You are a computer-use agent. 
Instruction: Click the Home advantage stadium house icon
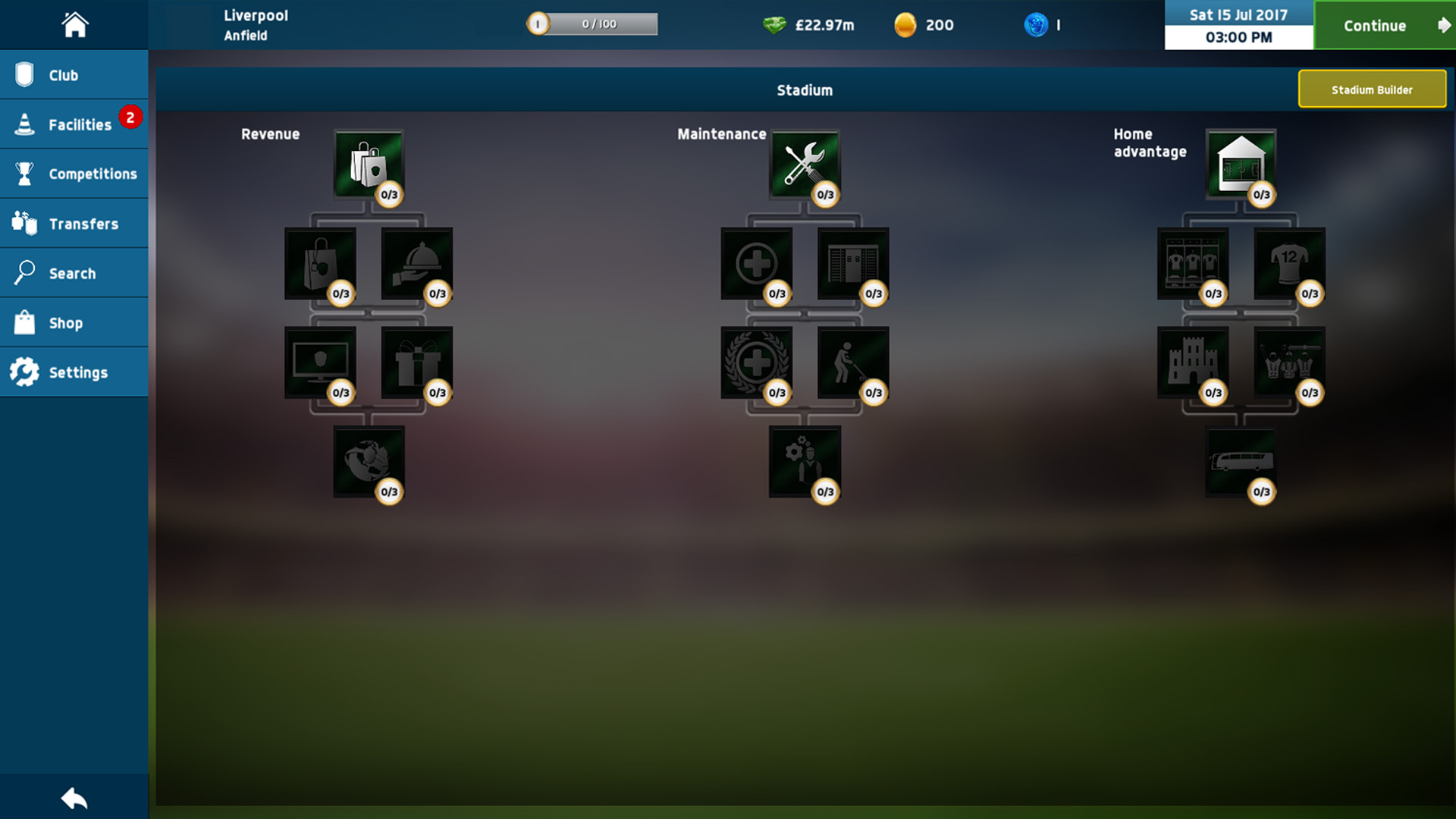[x=1241, y=163]
